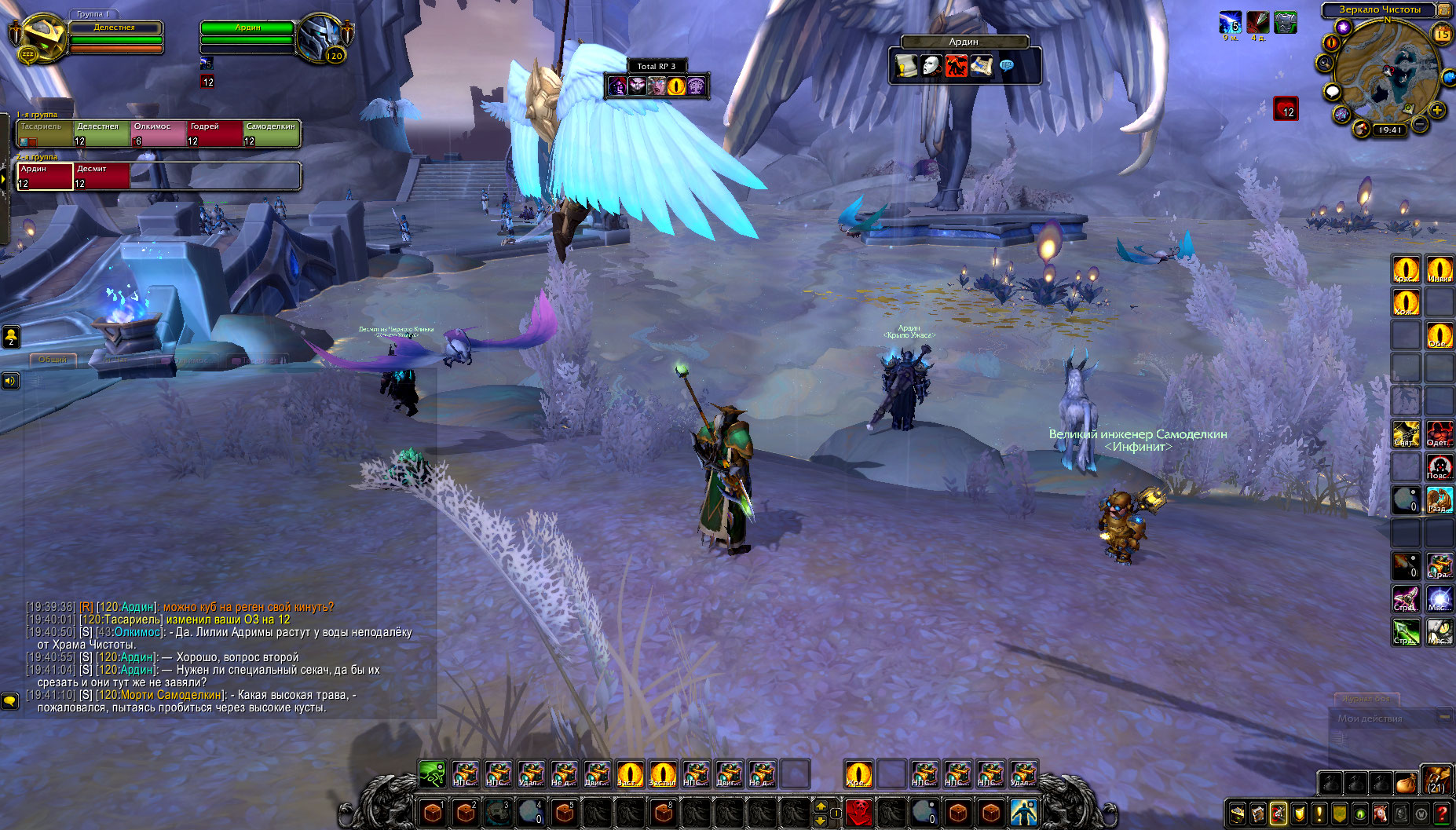Select Десмит in the second raid group
The width and height of the screenshot is (1456, 830).
click(x=101, y=175)
